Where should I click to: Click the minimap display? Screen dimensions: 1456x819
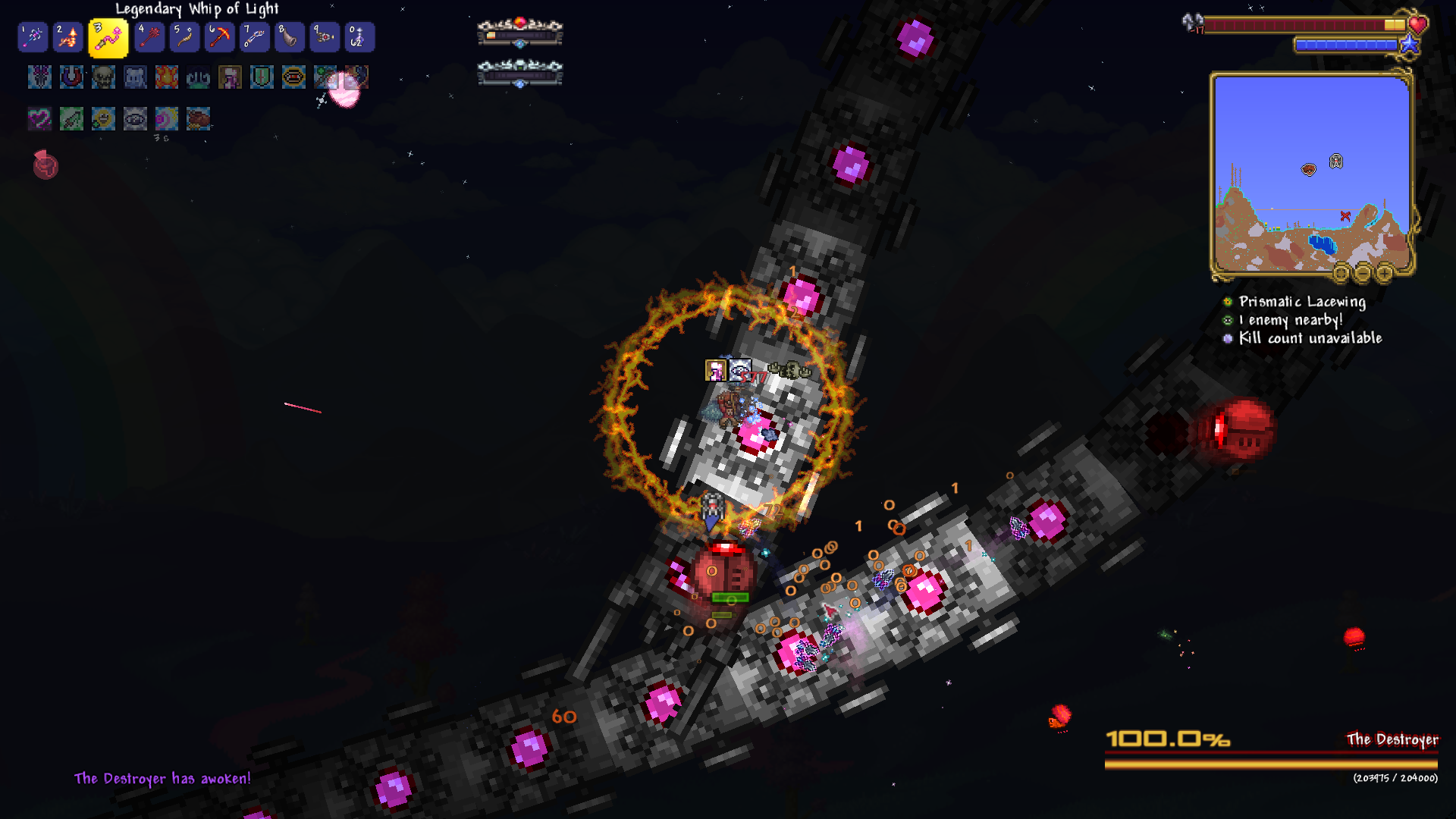pos(1311,173)
